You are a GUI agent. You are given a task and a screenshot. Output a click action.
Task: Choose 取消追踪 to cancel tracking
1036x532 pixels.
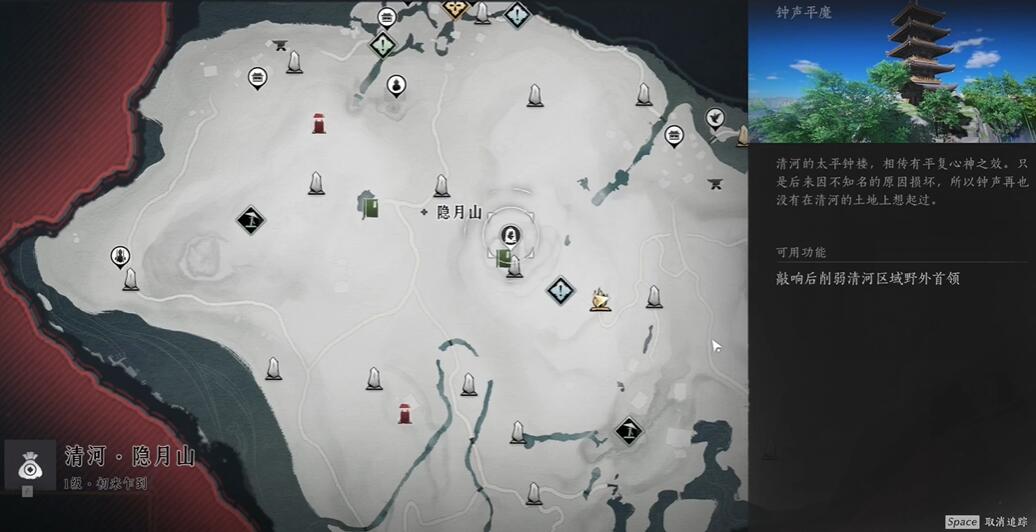1006,522
